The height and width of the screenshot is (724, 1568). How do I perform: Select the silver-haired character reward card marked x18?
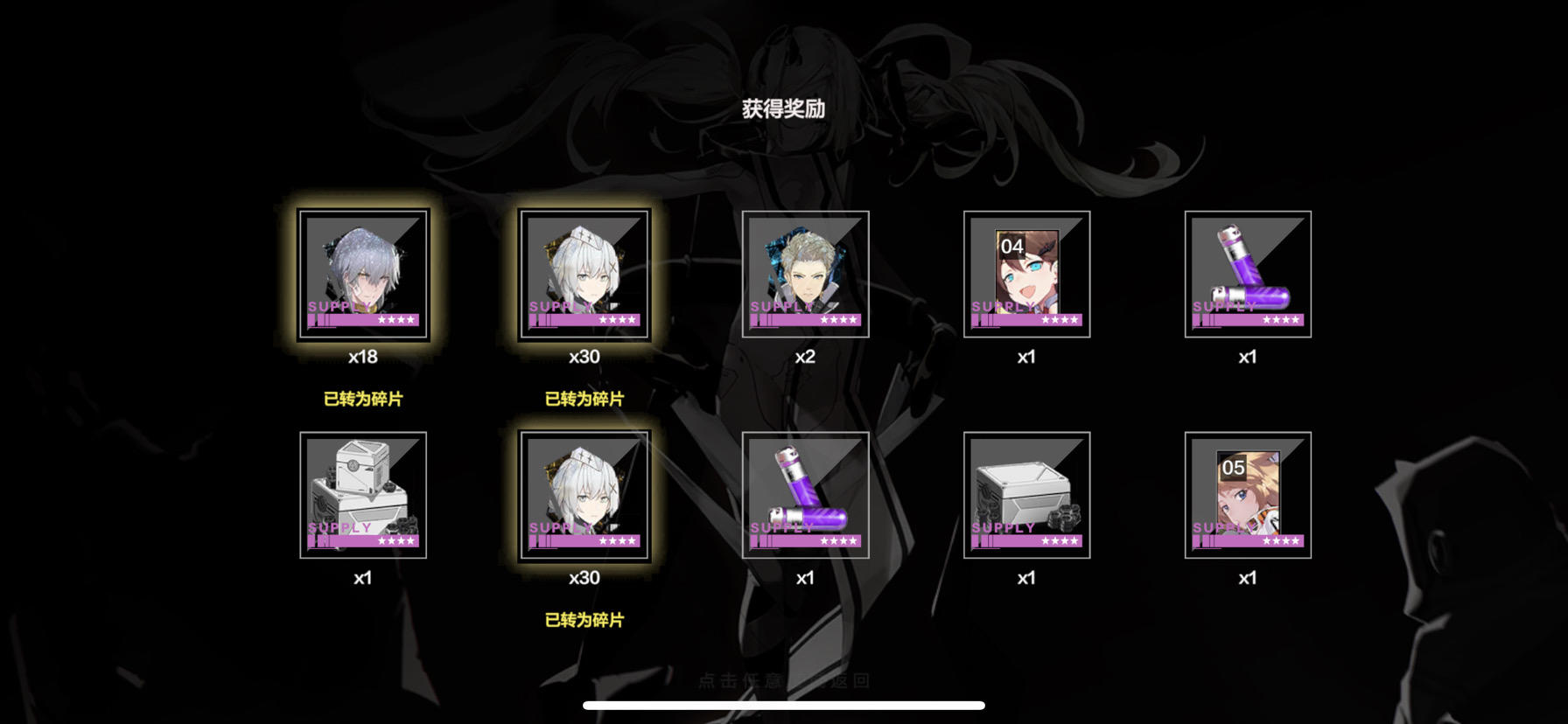[x=365, y=274]
